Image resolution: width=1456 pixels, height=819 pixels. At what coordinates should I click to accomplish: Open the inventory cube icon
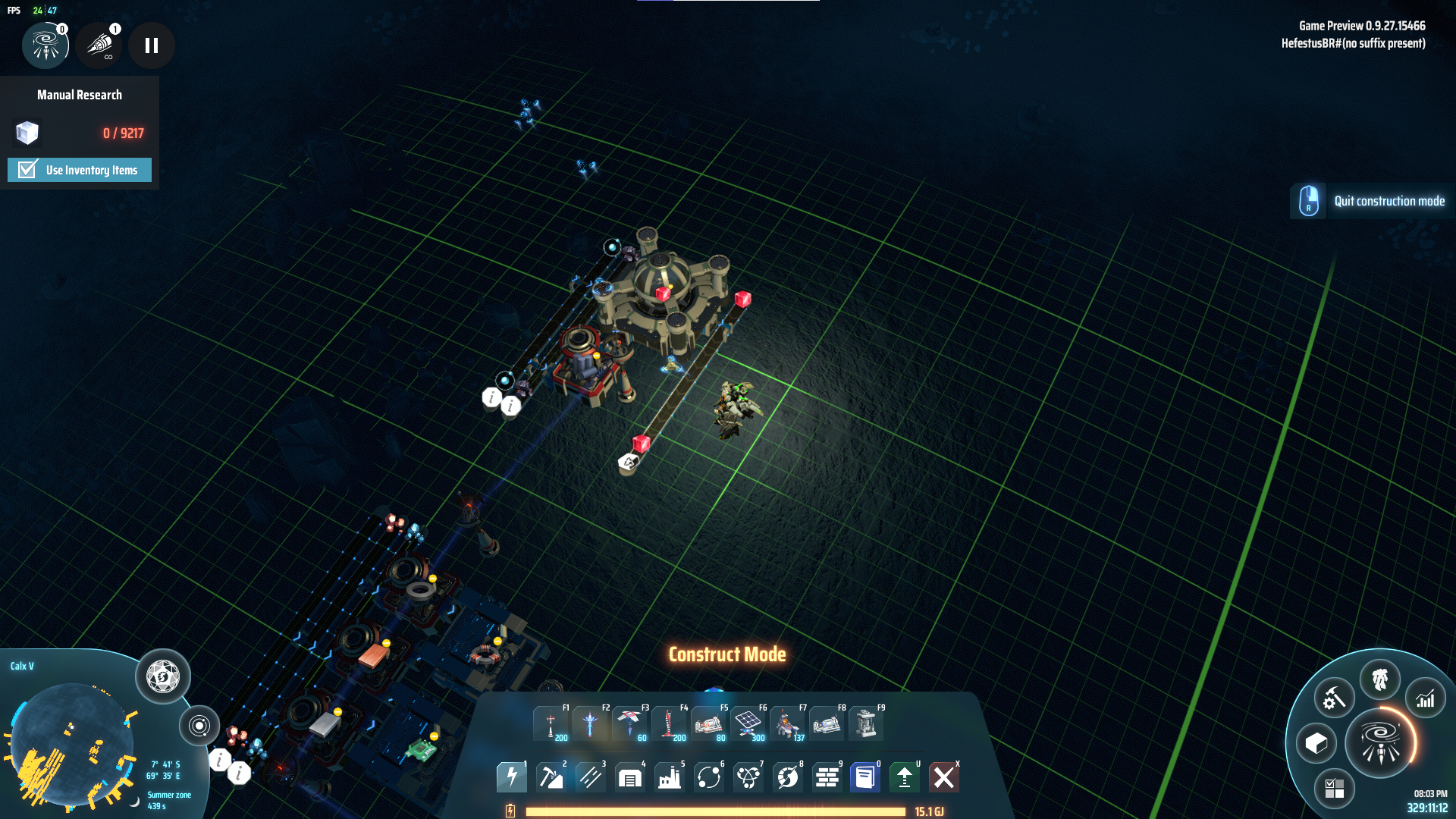[1316, 743]
